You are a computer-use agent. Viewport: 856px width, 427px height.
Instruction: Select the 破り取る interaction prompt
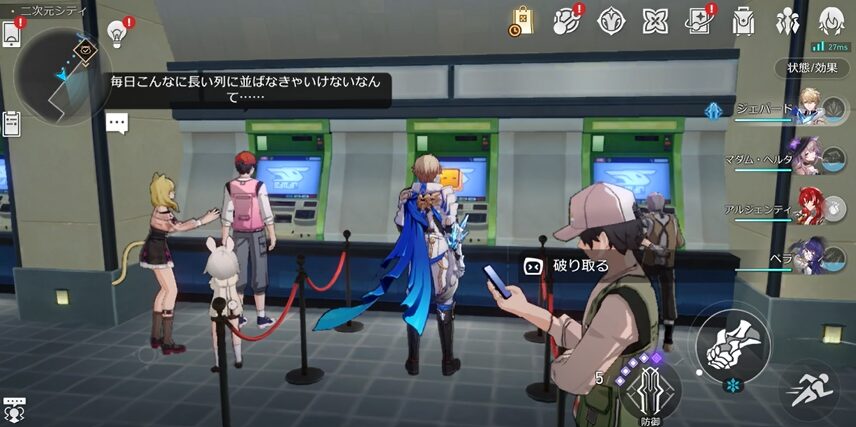point(568,266)
